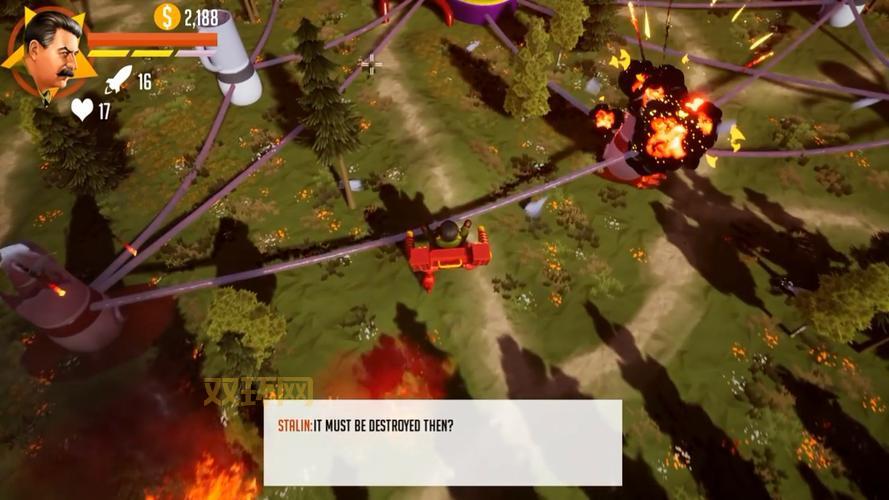Click the gold dollar coin icon
This screenshot has width=889, height=500.
tap(167, 16)
